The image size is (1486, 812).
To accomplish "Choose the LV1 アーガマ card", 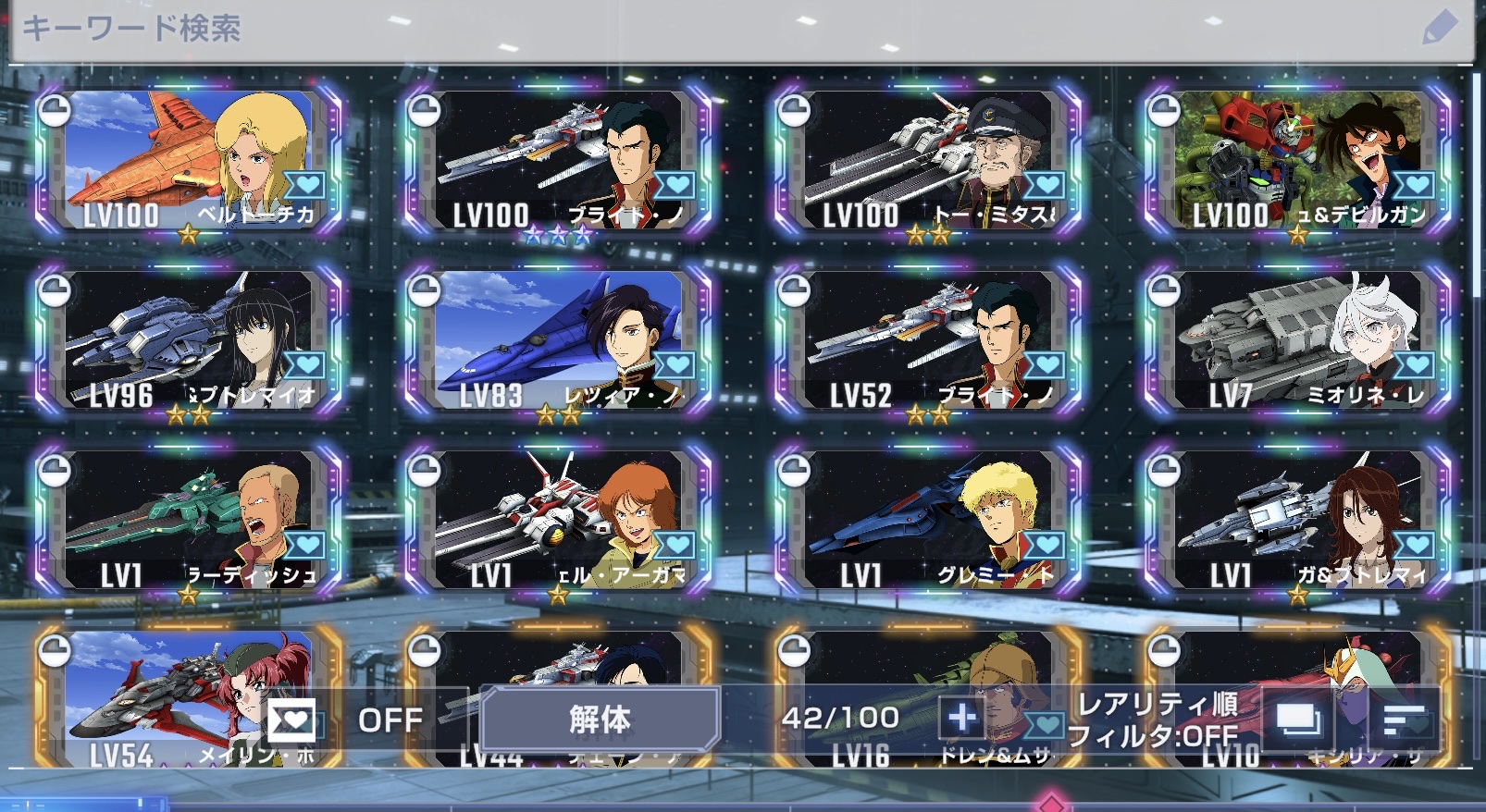I will click(559, 522).
